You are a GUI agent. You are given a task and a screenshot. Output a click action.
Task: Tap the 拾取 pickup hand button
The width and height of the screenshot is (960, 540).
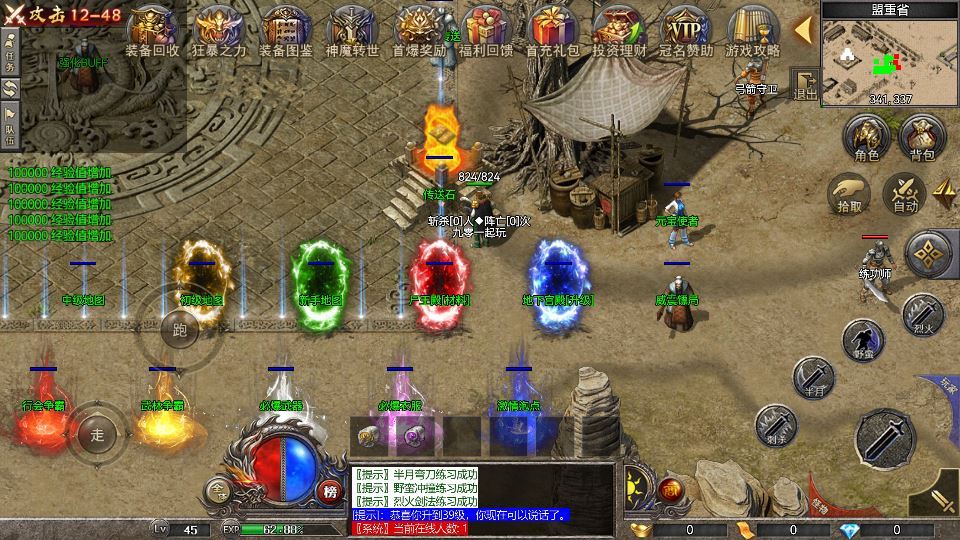849,192
